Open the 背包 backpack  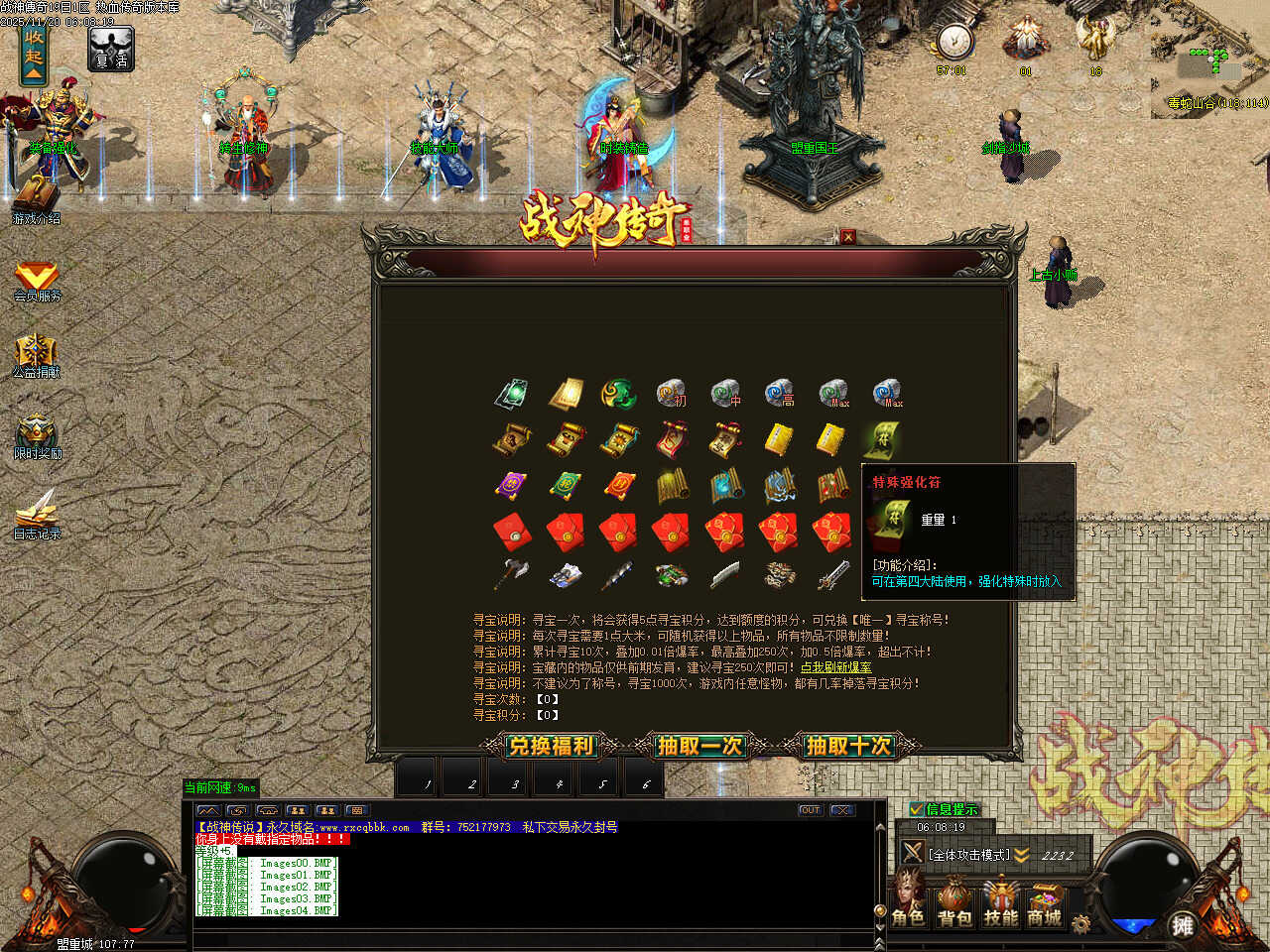tap(954, 902)
